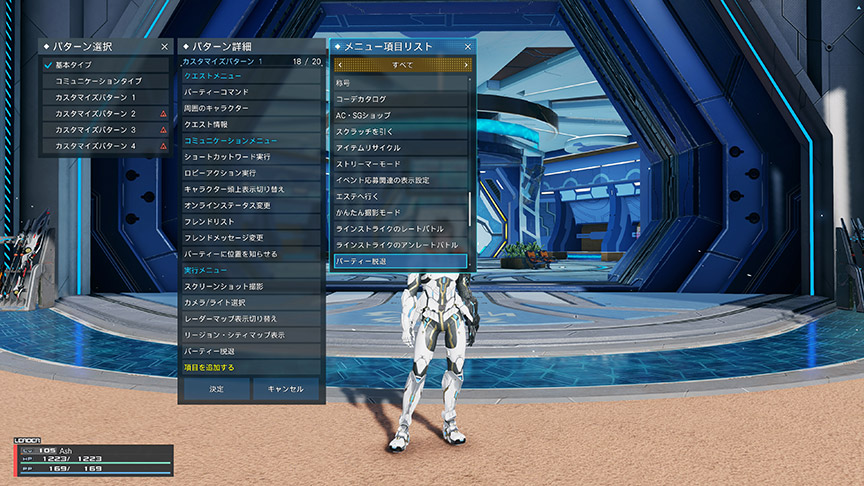864x486 pixels.
Task: Pick ストリーマーモード from item list
Action: click(400, 164)
